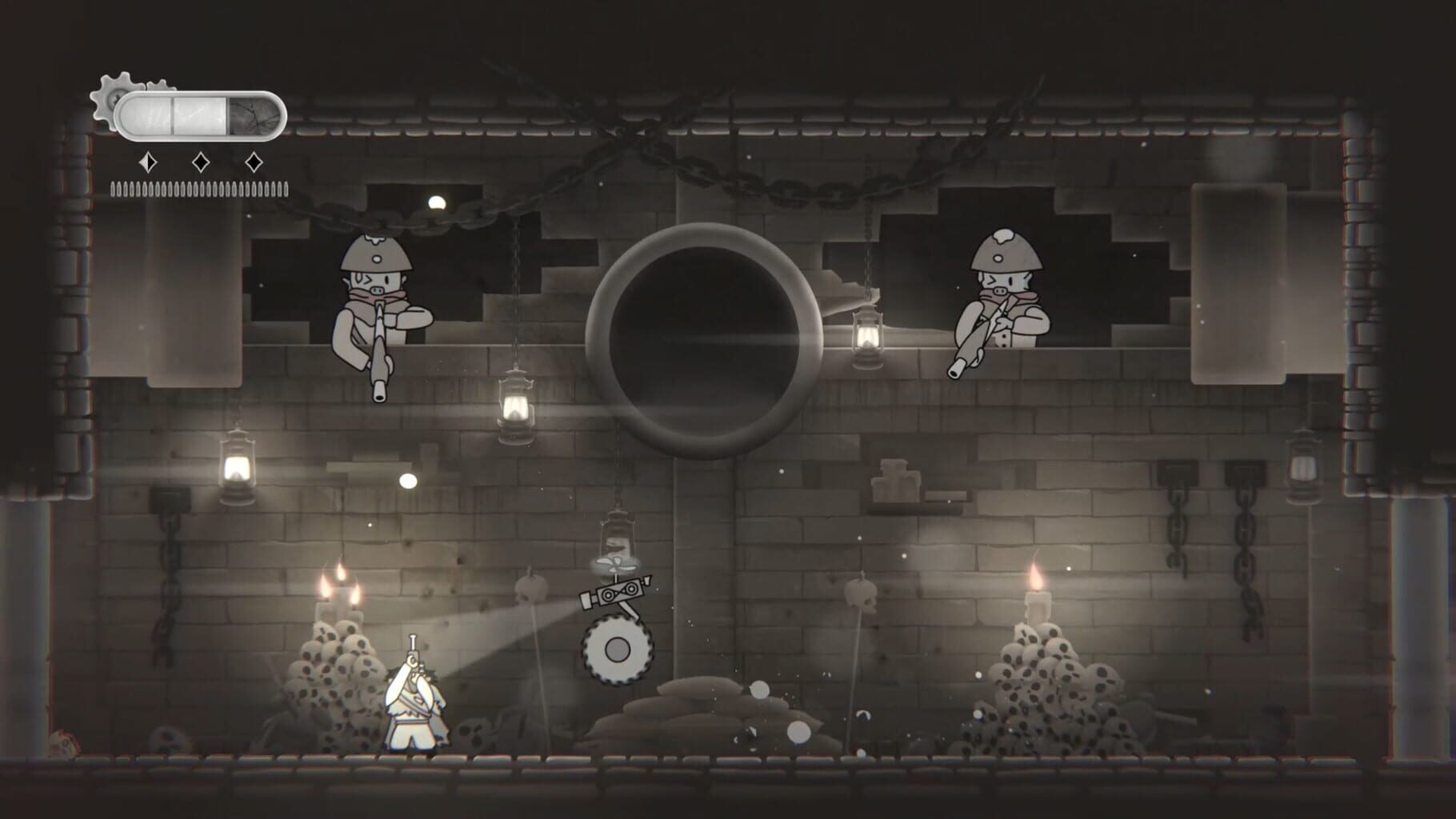The image size is (1456, 819).
Task: Click the last bullet of the ammo row
Action: coord(286,187)
